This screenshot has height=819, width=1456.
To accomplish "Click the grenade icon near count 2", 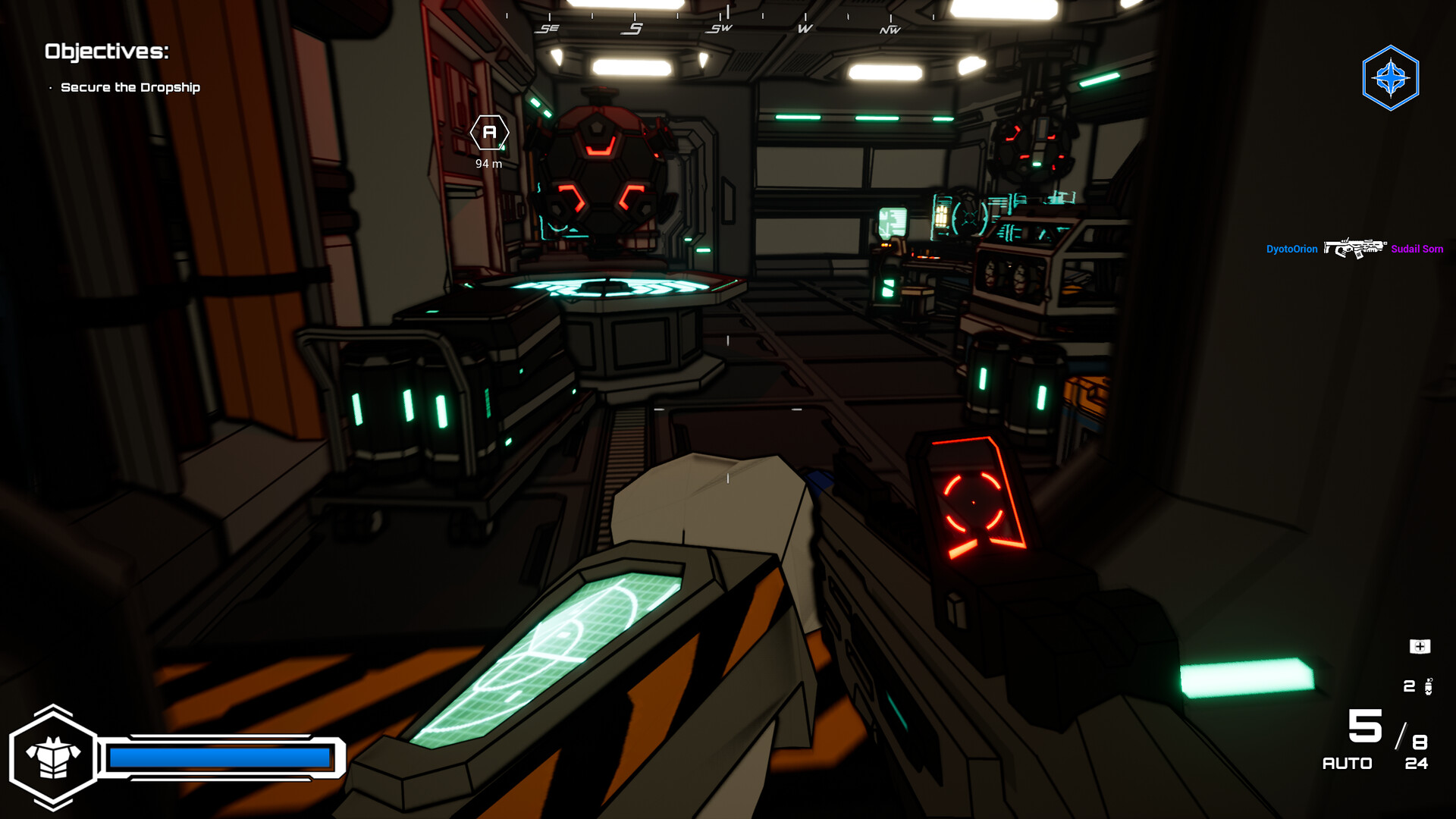I will (1430, 687).
